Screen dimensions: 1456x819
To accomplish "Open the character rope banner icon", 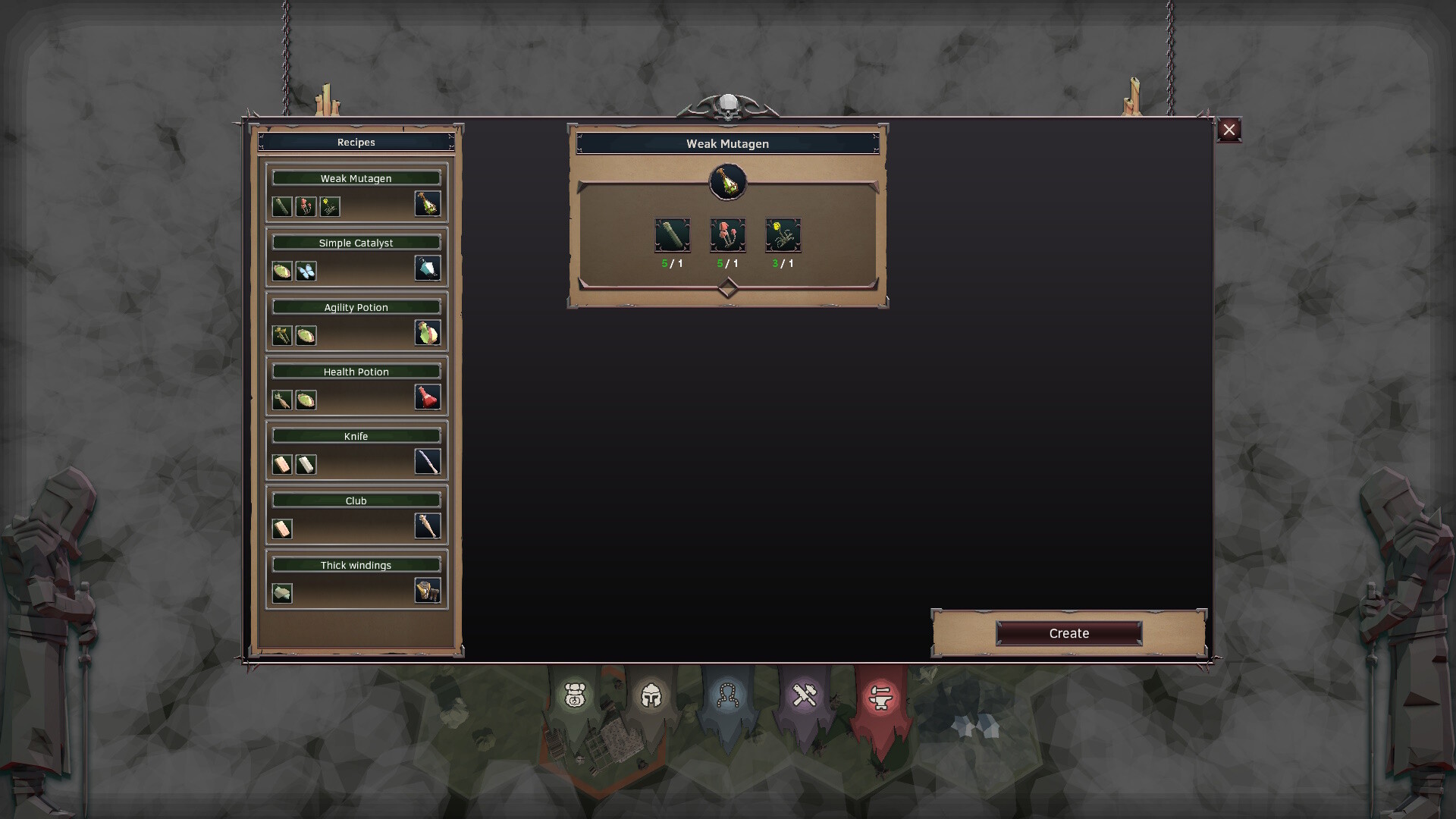I will [728, 696].
